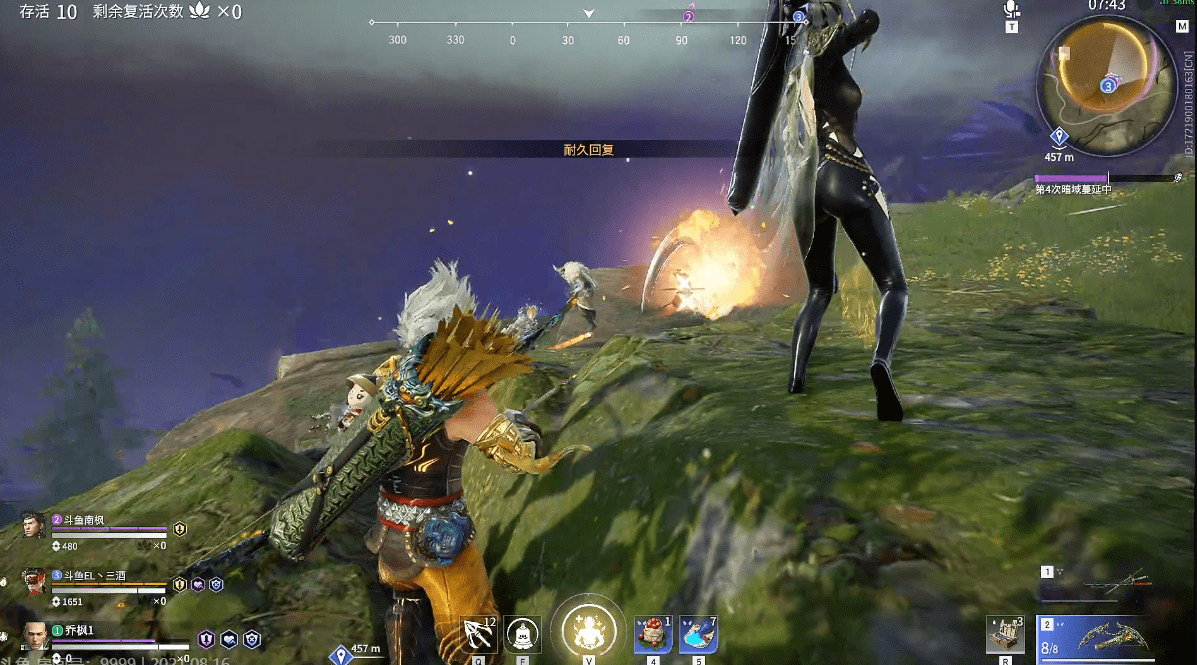Use the red armor powder item
Screen dimensions: 1197x665
(x=653, y=634)
